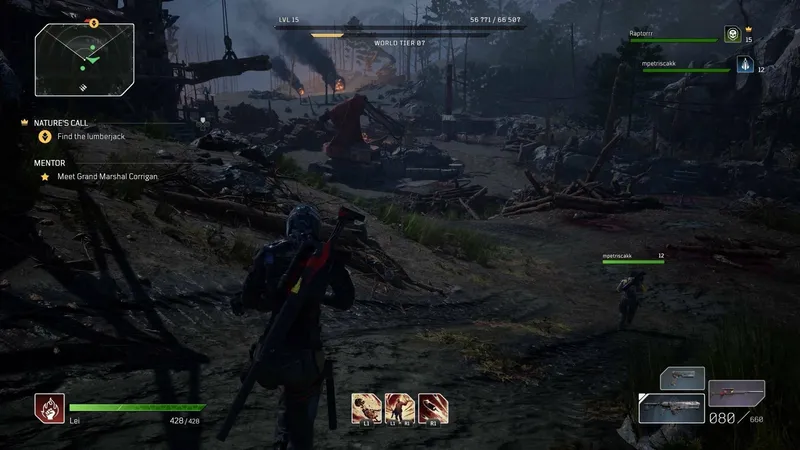
Task: Click Raptorrr's skull class icon
Action: point(733,34)
